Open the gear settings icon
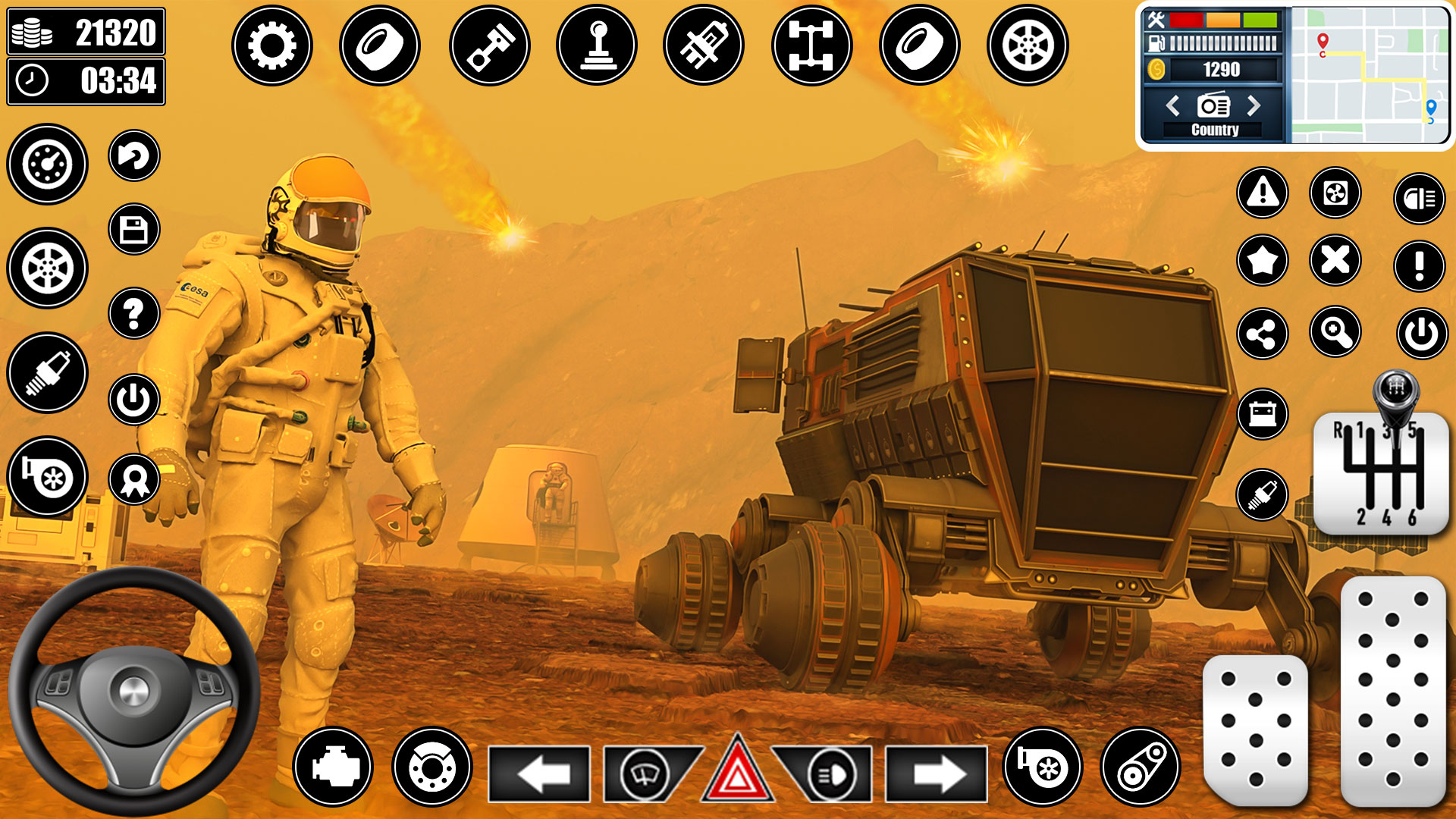 [271, 45]
